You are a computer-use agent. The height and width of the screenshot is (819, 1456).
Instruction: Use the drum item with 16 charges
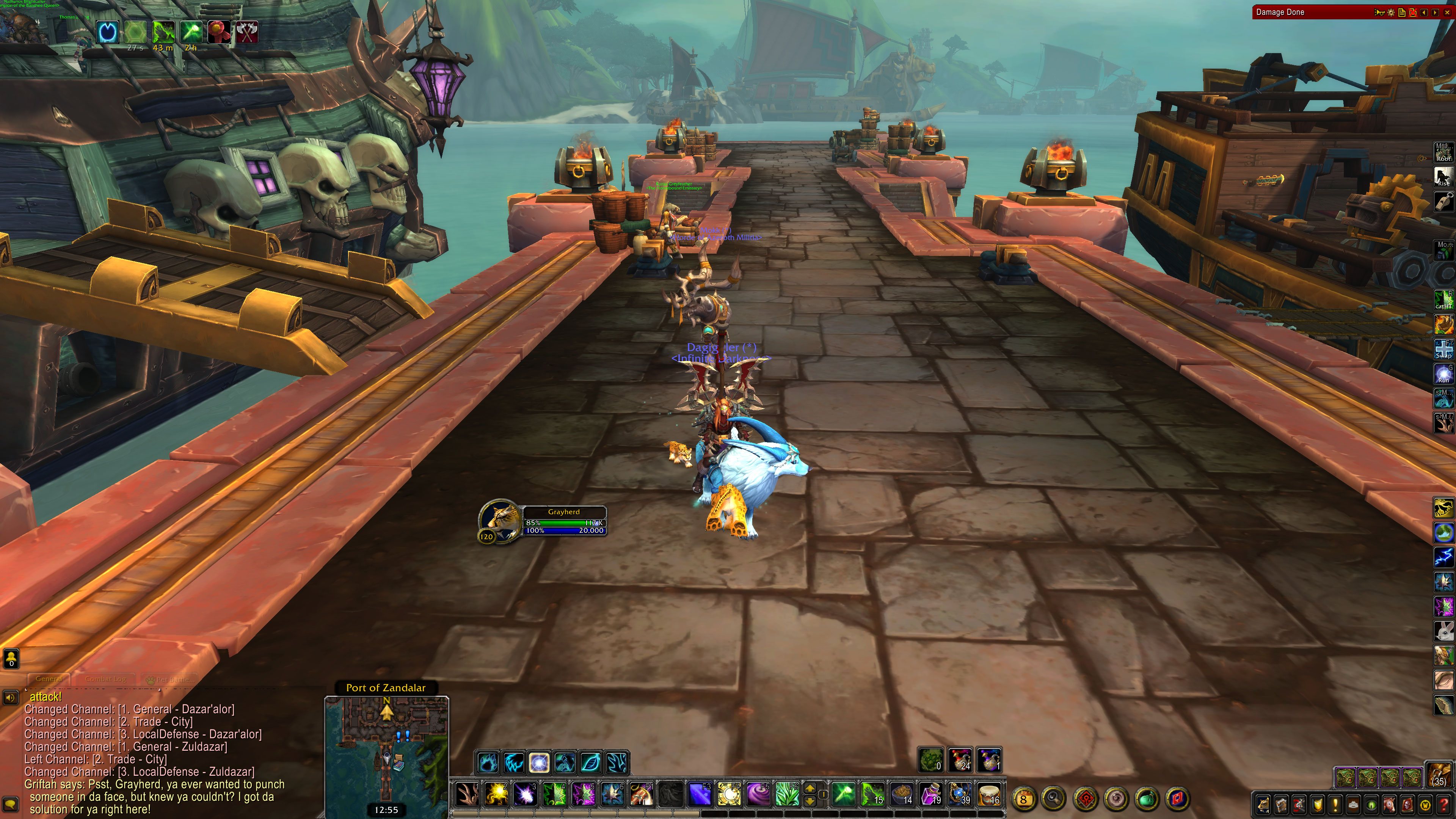click(988, 794)
